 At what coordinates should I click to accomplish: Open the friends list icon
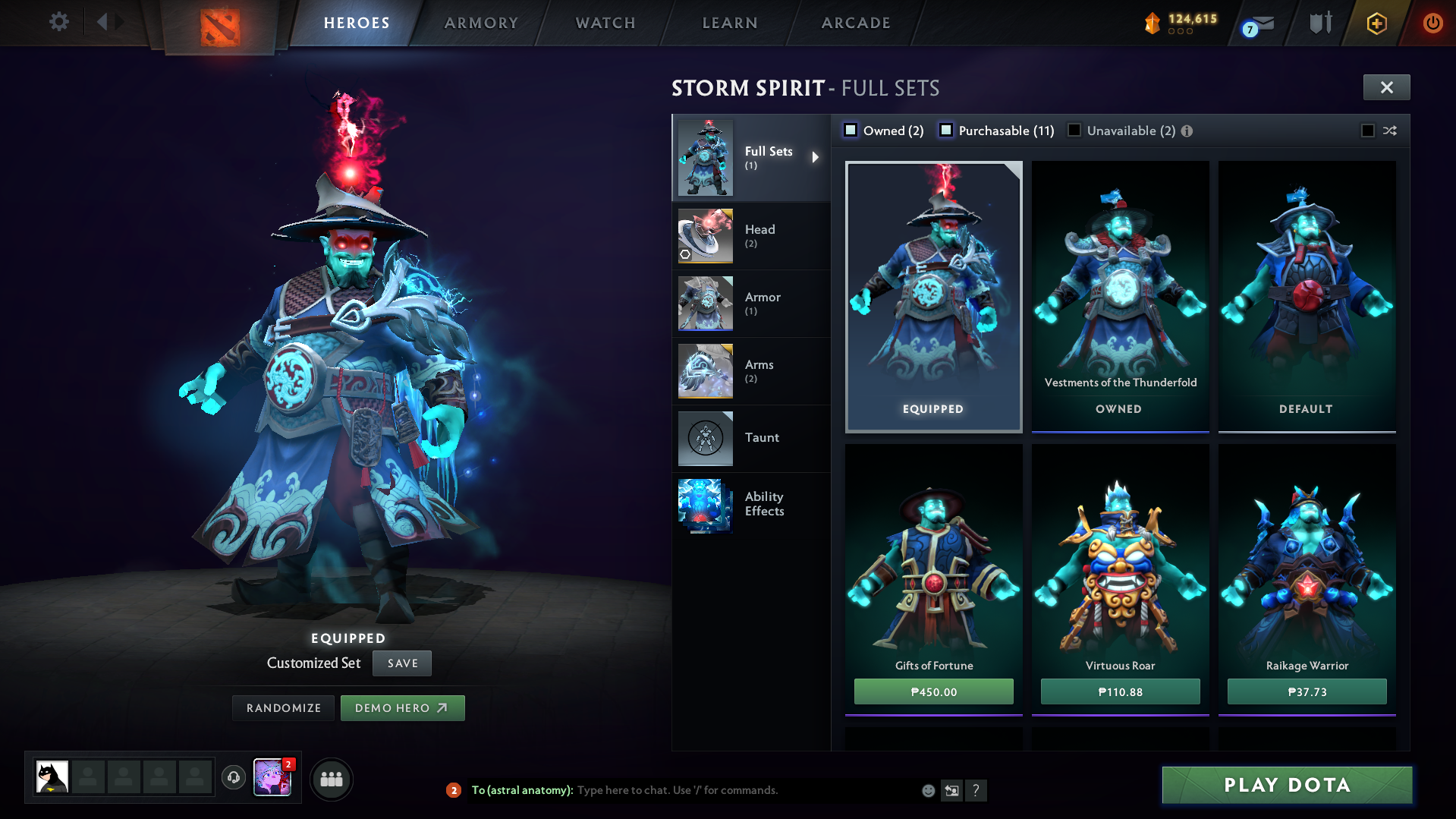coord(332,779)
